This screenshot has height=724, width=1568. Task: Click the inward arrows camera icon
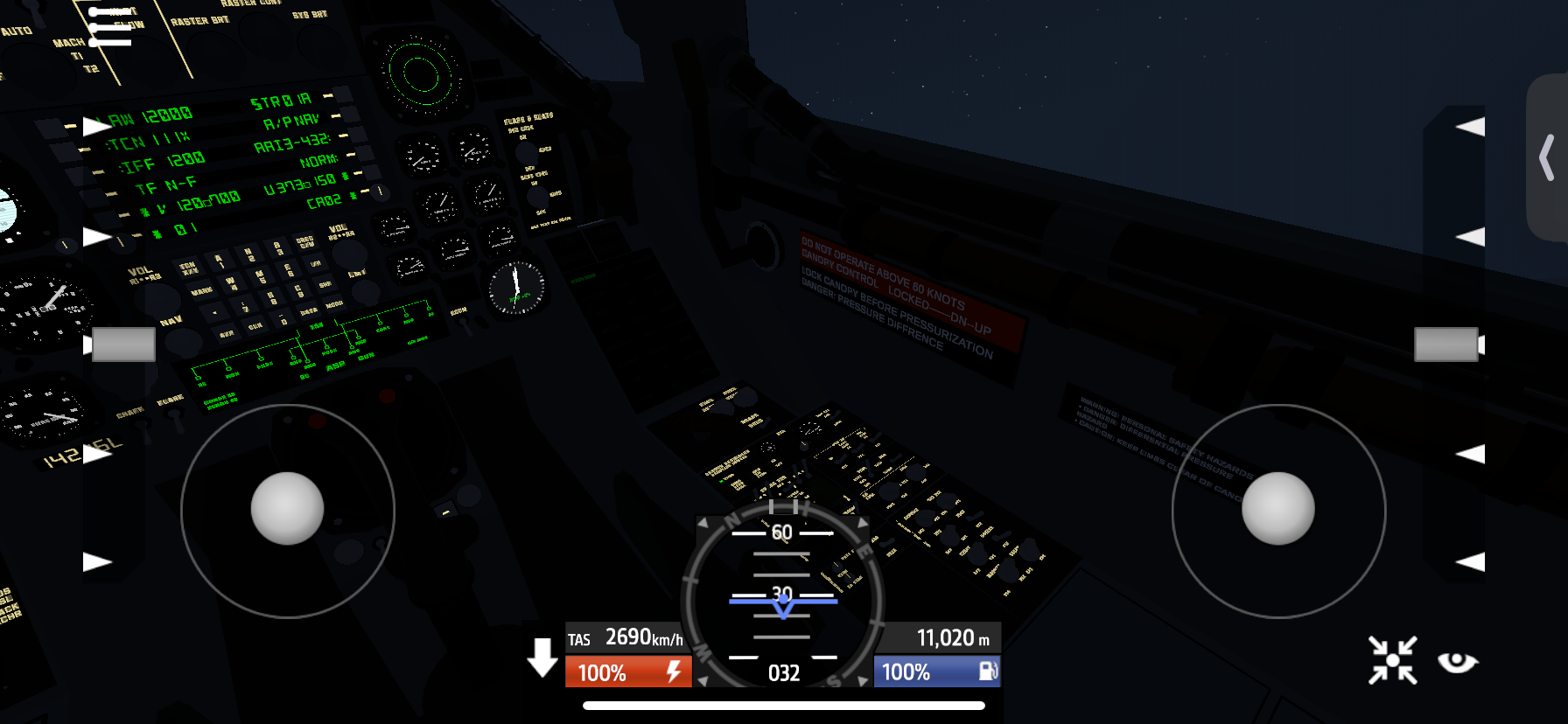[1392, 660]
